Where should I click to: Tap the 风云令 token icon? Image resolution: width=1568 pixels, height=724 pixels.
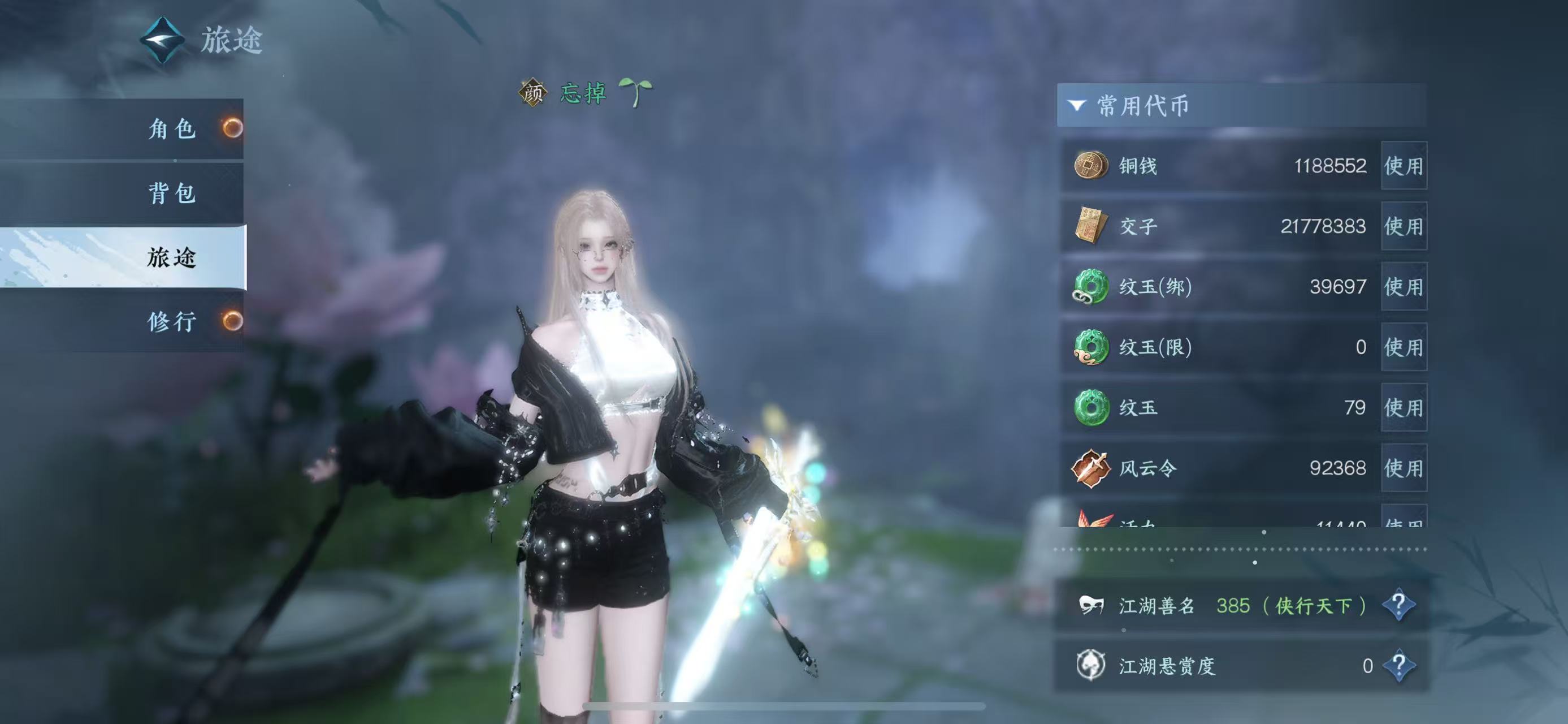coord(1090,468)
